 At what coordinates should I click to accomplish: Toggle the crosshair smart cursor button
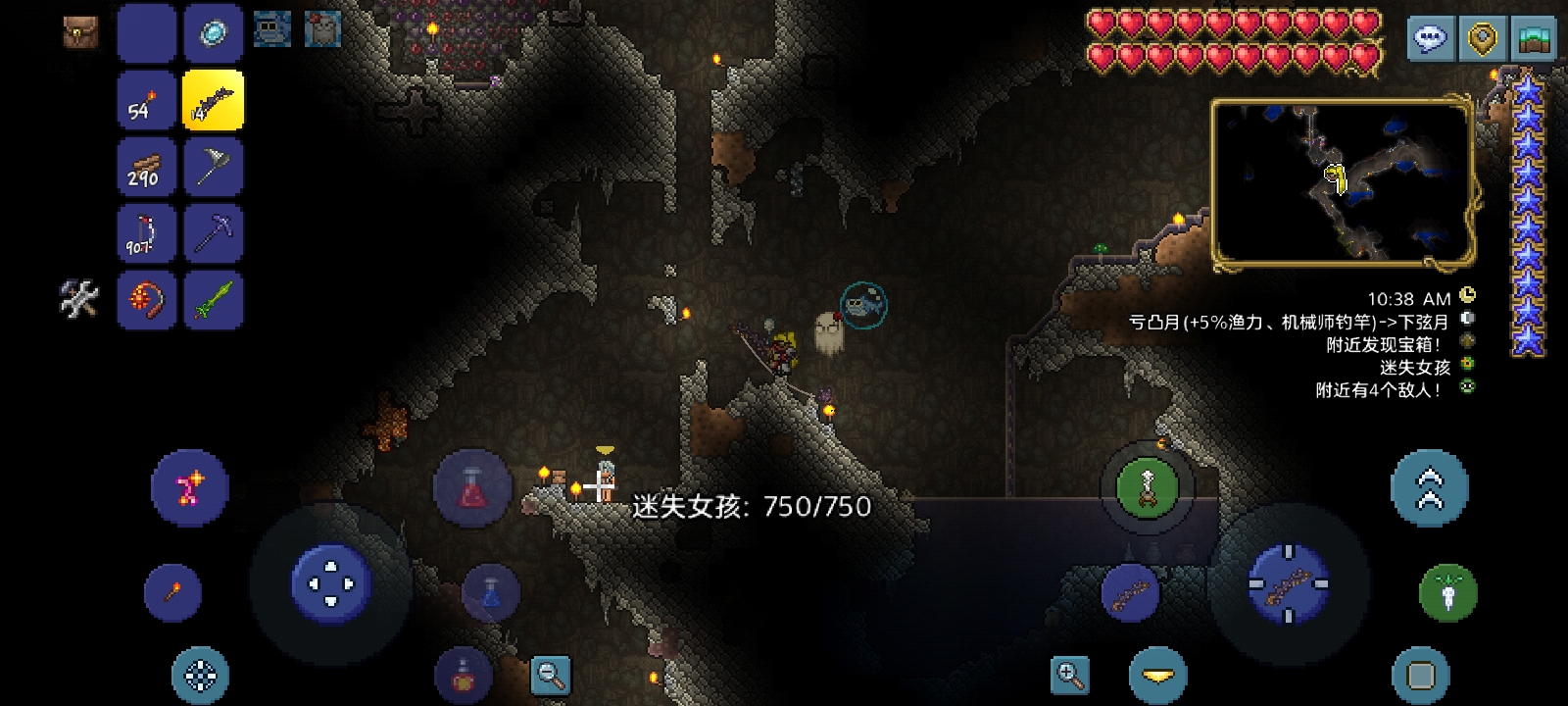point(200,675)
